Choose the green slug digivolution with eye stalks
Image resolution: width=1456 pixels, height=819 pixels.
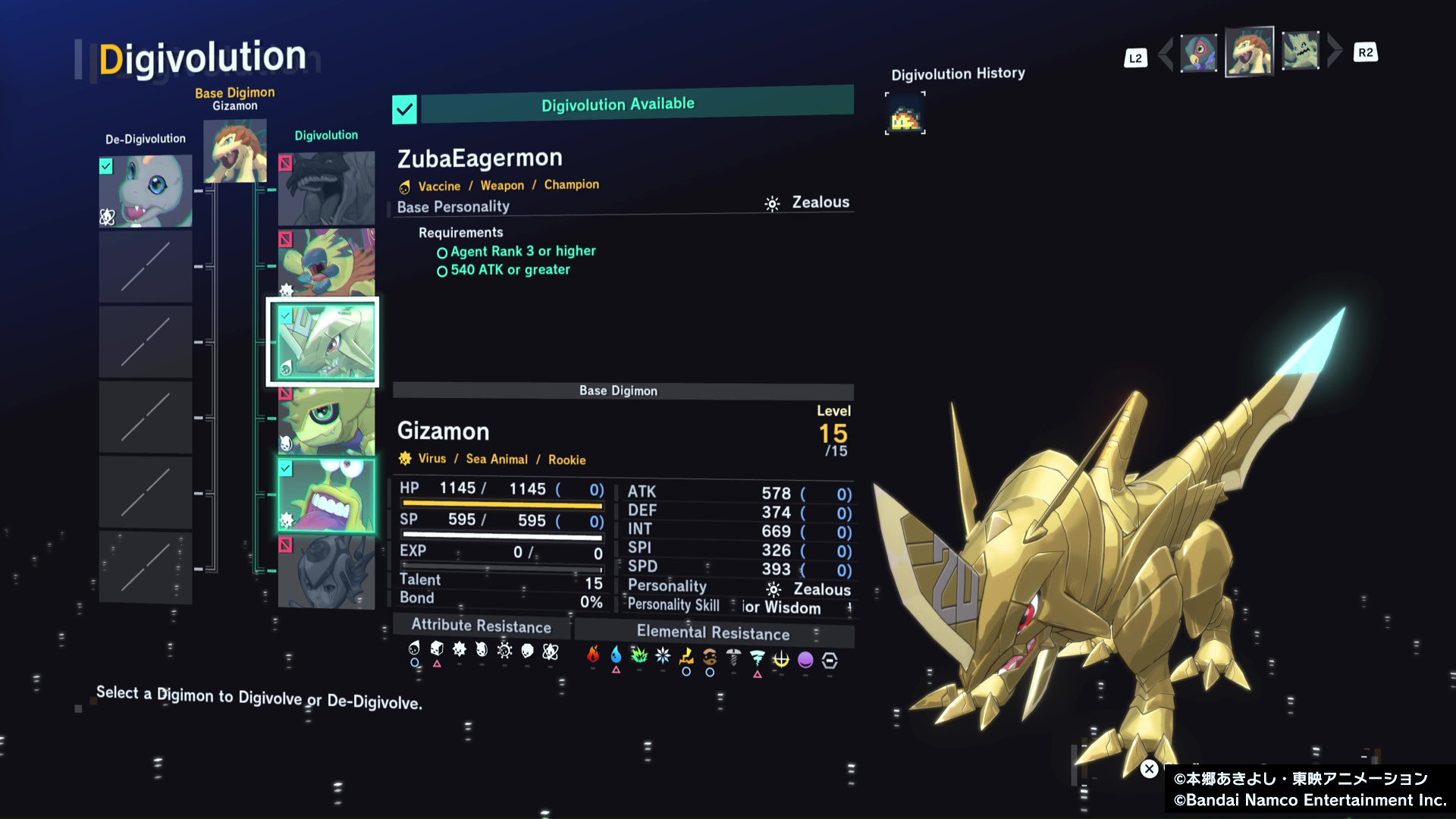point(326,494)
